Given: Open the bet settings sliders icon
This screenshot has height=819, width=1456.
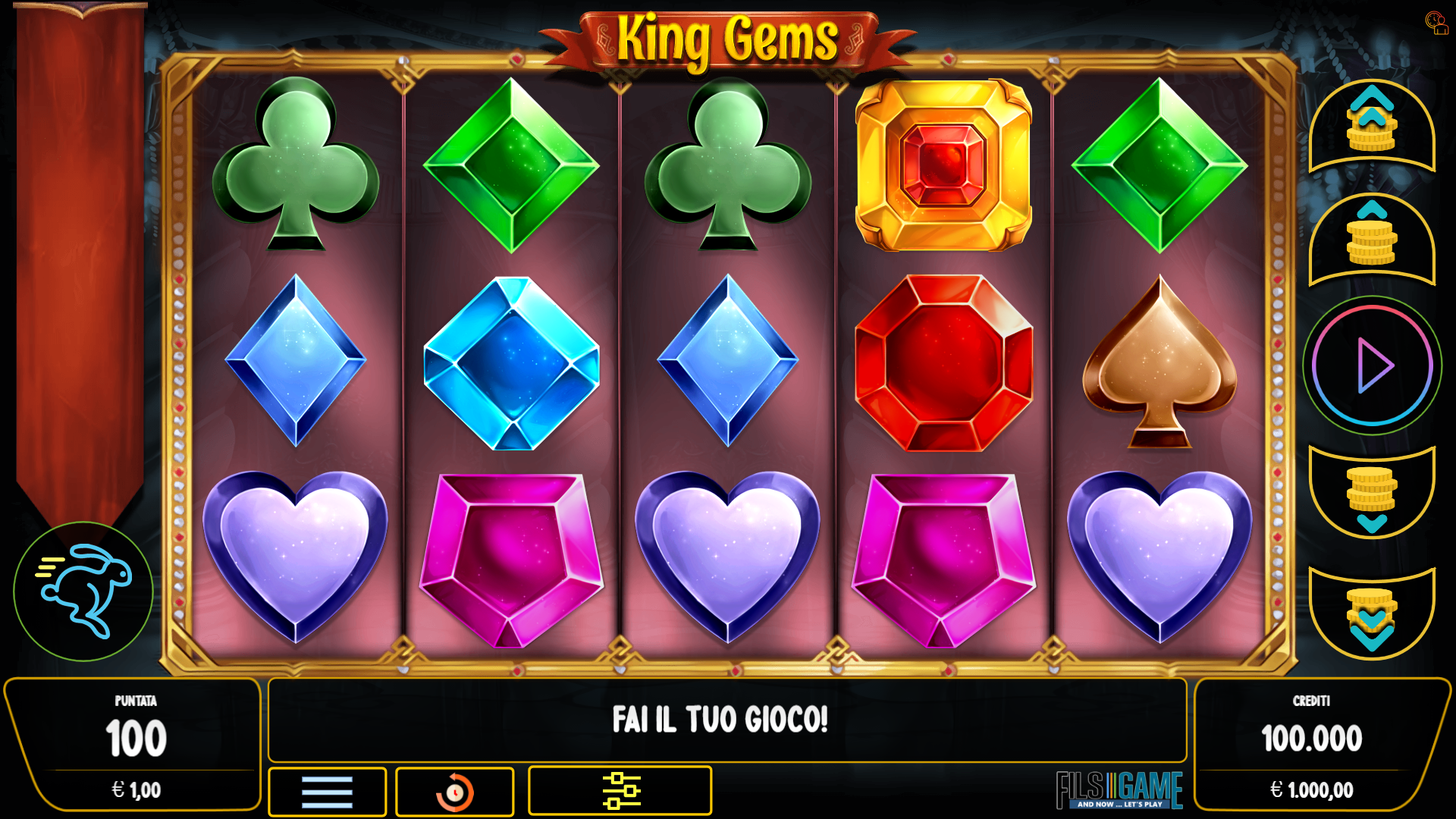Looking at the screenshot, I should (620, 790).
